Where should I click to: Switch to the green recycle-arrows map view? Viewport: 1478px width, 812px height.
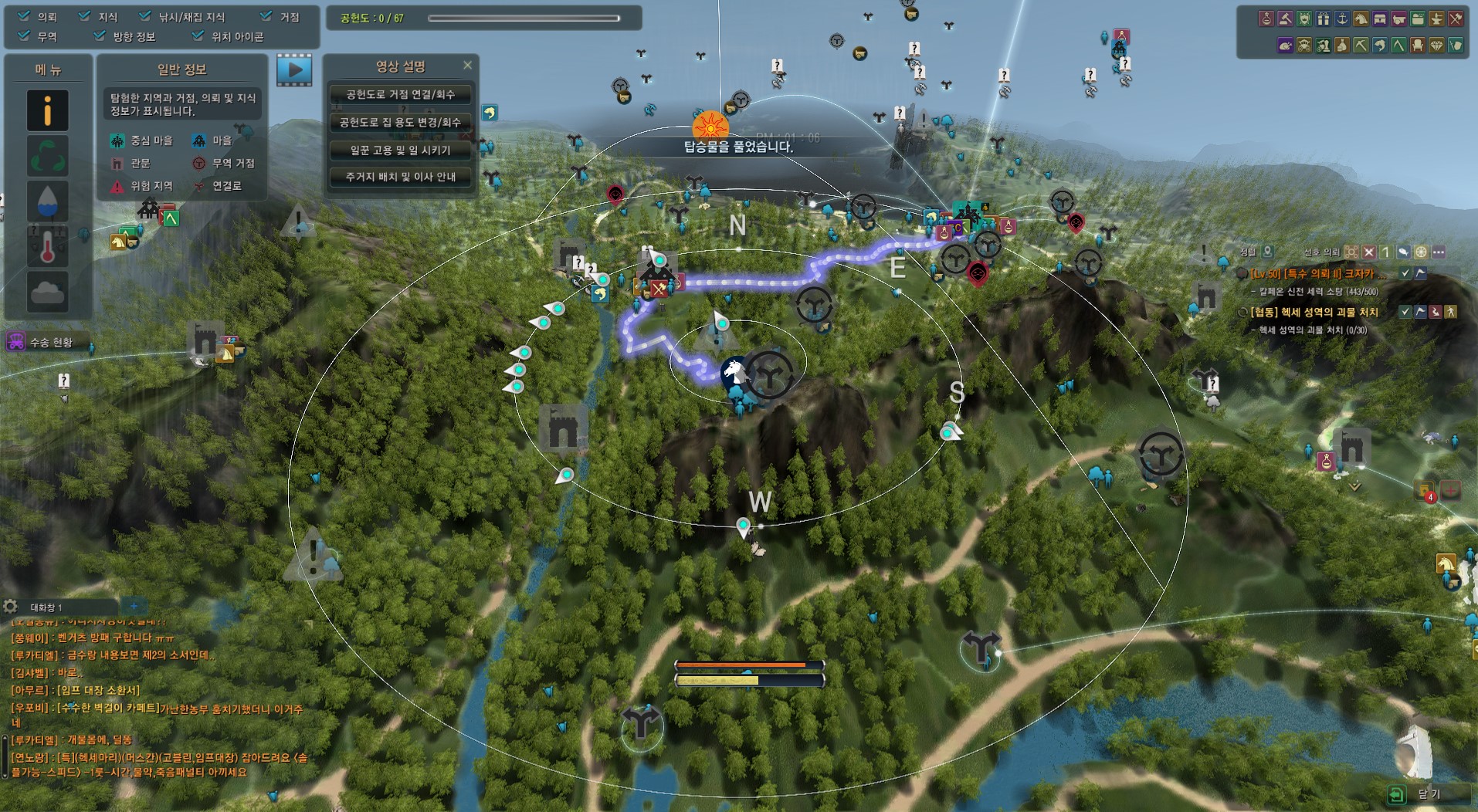[47, 156]
